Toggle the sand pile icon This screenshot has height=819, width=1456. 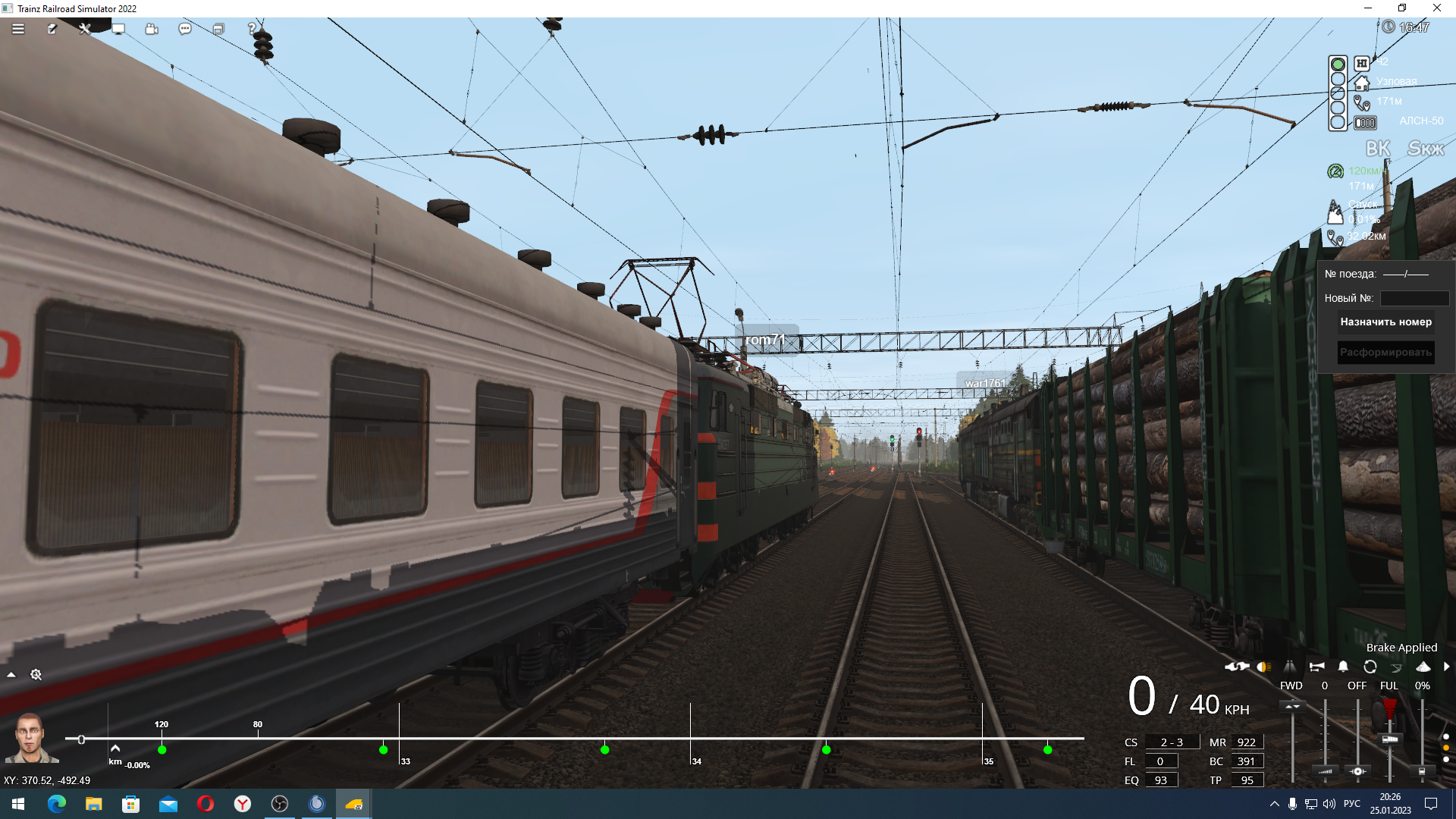tap(1423, 667)
